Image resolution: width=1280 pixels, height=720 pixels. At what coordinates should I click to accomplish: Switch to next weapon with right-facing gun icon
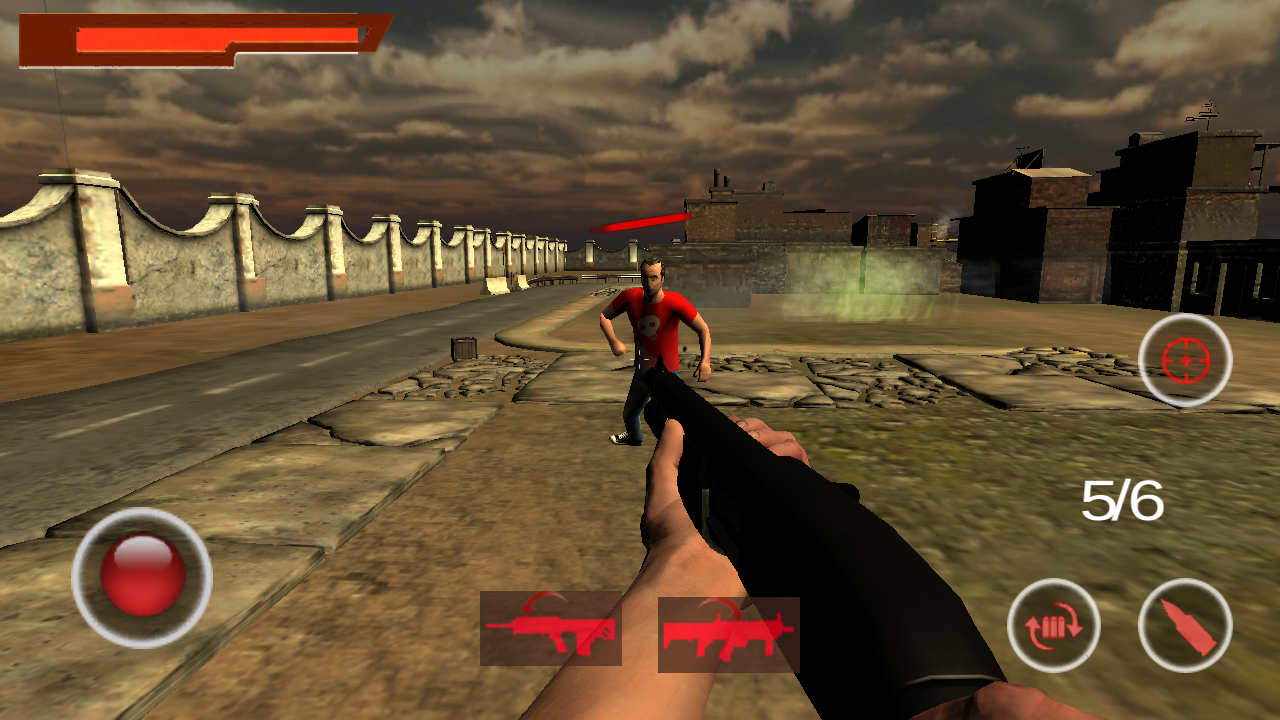coord(728,634)
